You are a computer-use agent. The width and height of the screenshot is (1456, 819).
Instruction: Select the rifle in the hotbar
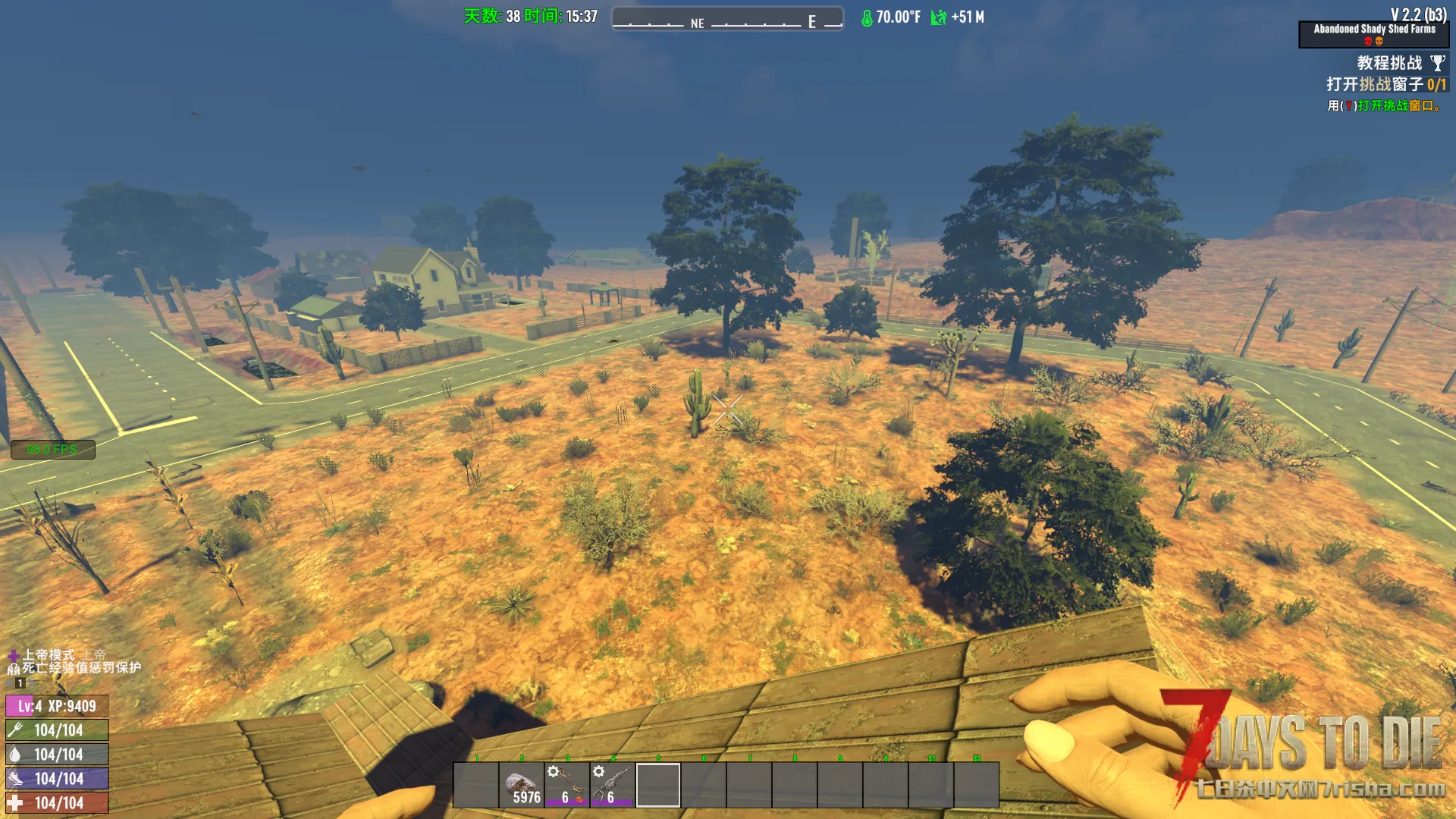(x=613, y=785)
